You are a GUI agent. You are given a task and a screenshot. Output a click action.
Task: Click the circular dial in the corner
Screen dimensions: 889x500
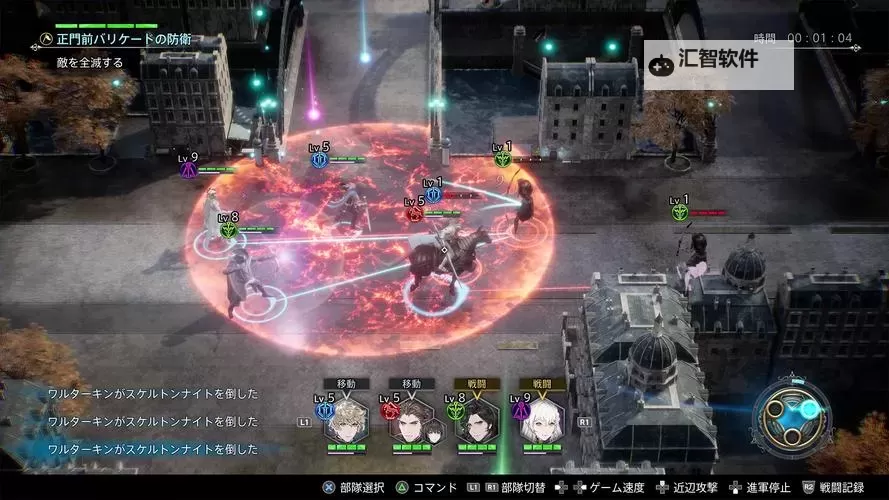(792, 420)
